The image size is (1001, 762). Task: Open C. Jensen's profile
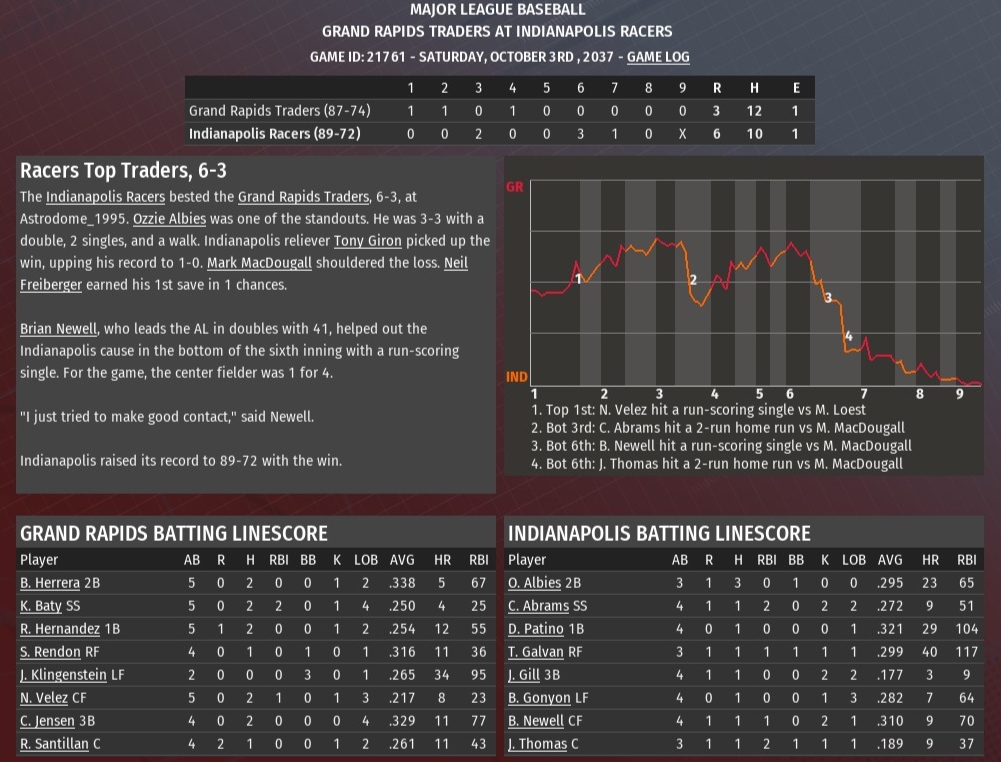[43, 721]
